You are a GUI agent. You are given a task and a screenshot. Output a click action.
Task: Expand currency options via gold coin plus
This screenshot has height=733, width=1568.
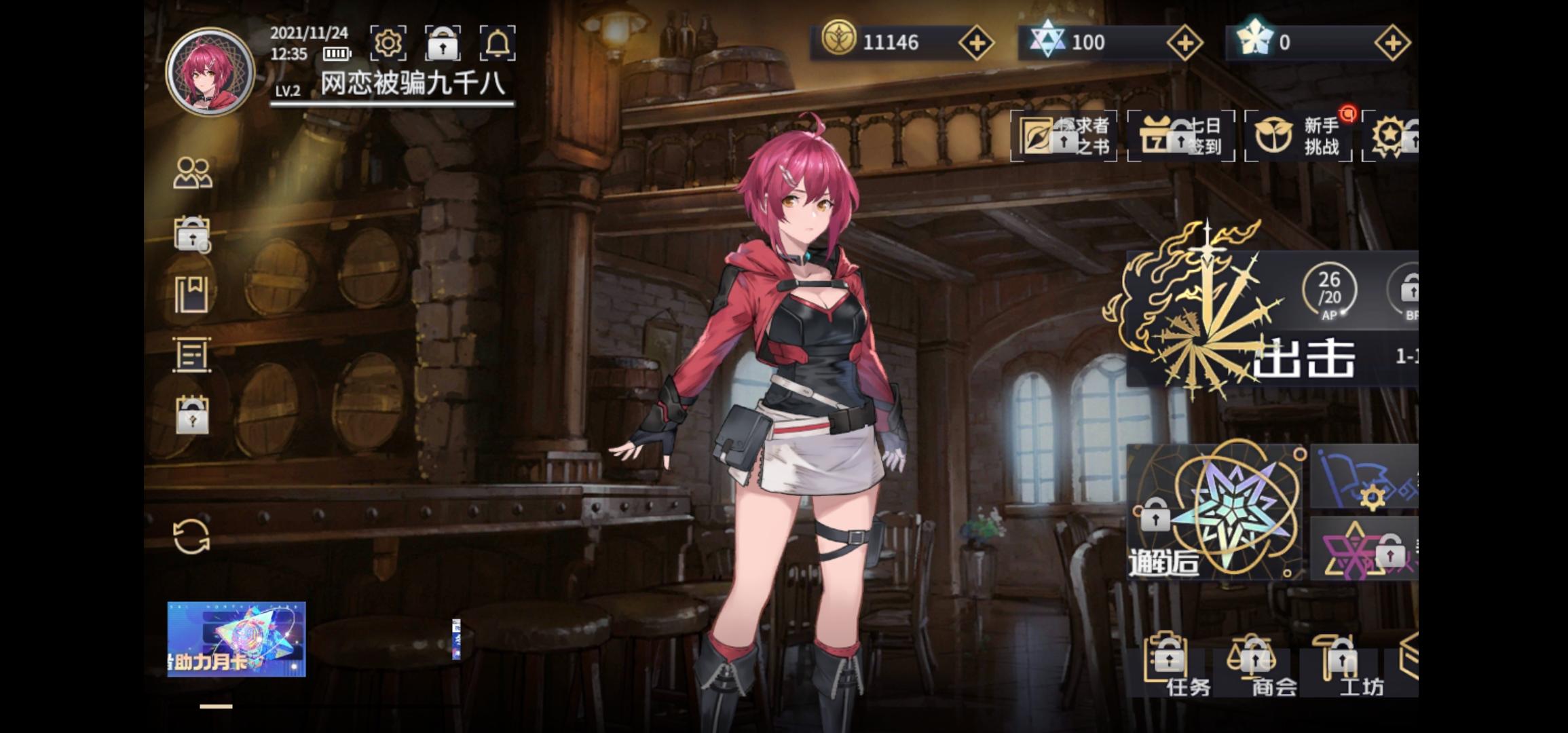tap(977, 42)
